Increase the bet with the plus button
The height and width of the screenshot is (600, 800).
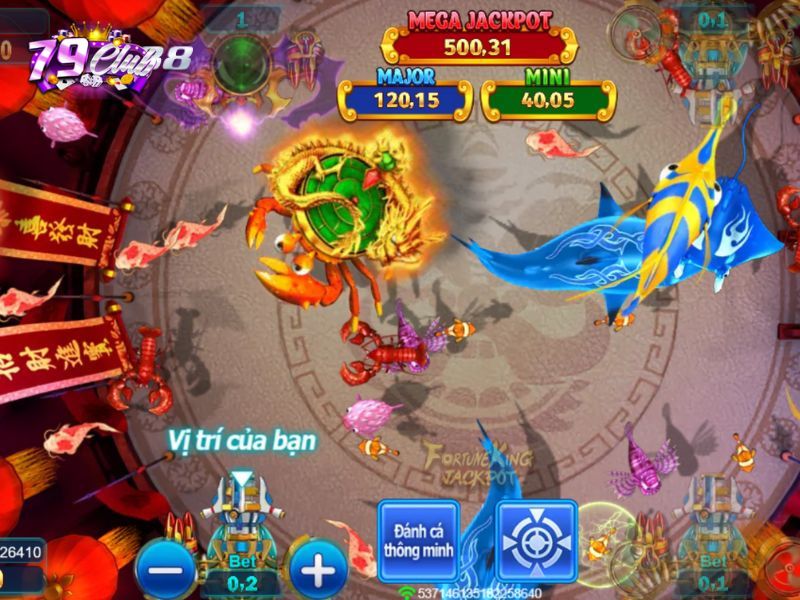coord(318,570)
